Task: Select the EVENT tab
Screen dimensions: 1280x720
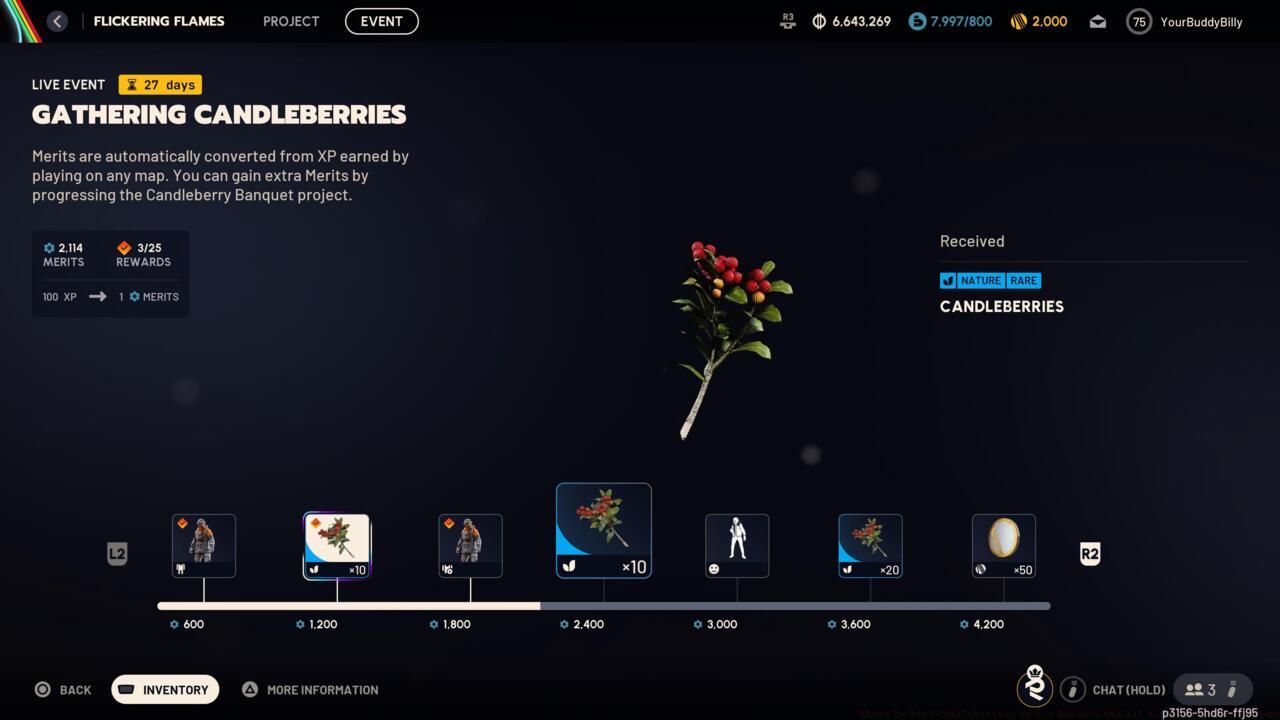Action: [381, 21]
